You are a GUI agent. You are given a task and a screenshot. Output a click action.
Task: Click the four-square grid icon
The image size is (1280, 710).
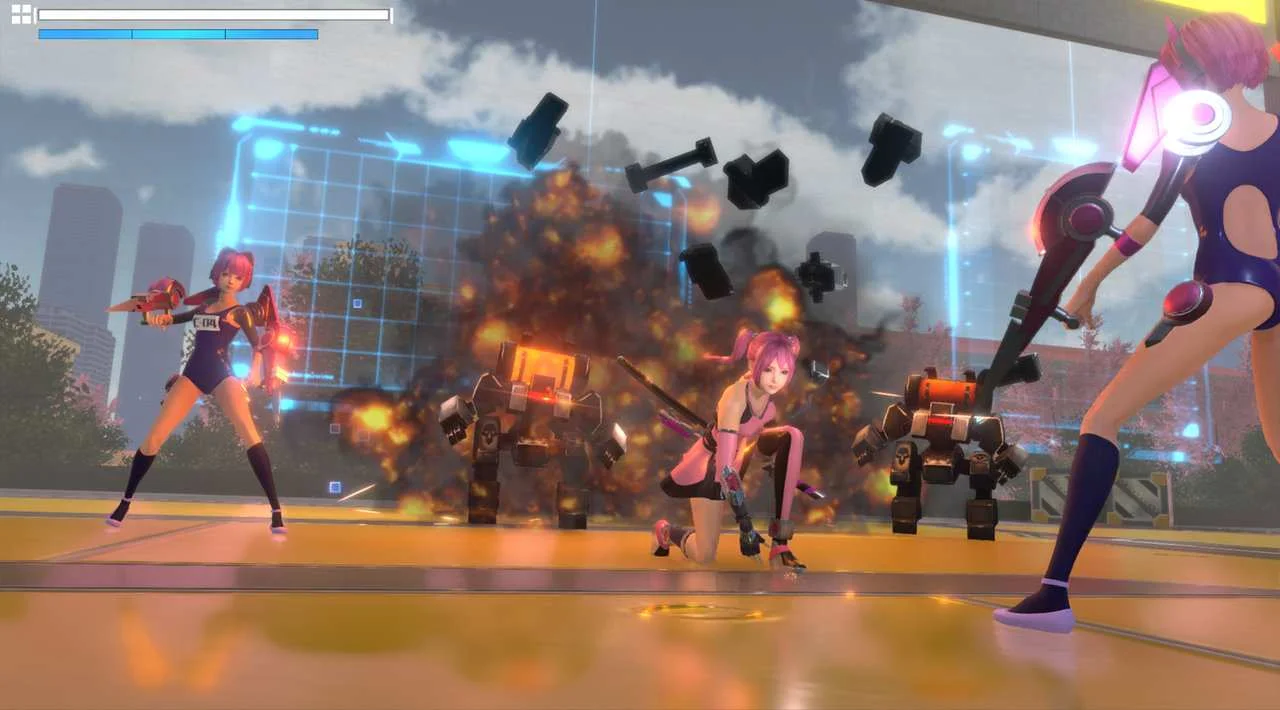coord(21,14)
